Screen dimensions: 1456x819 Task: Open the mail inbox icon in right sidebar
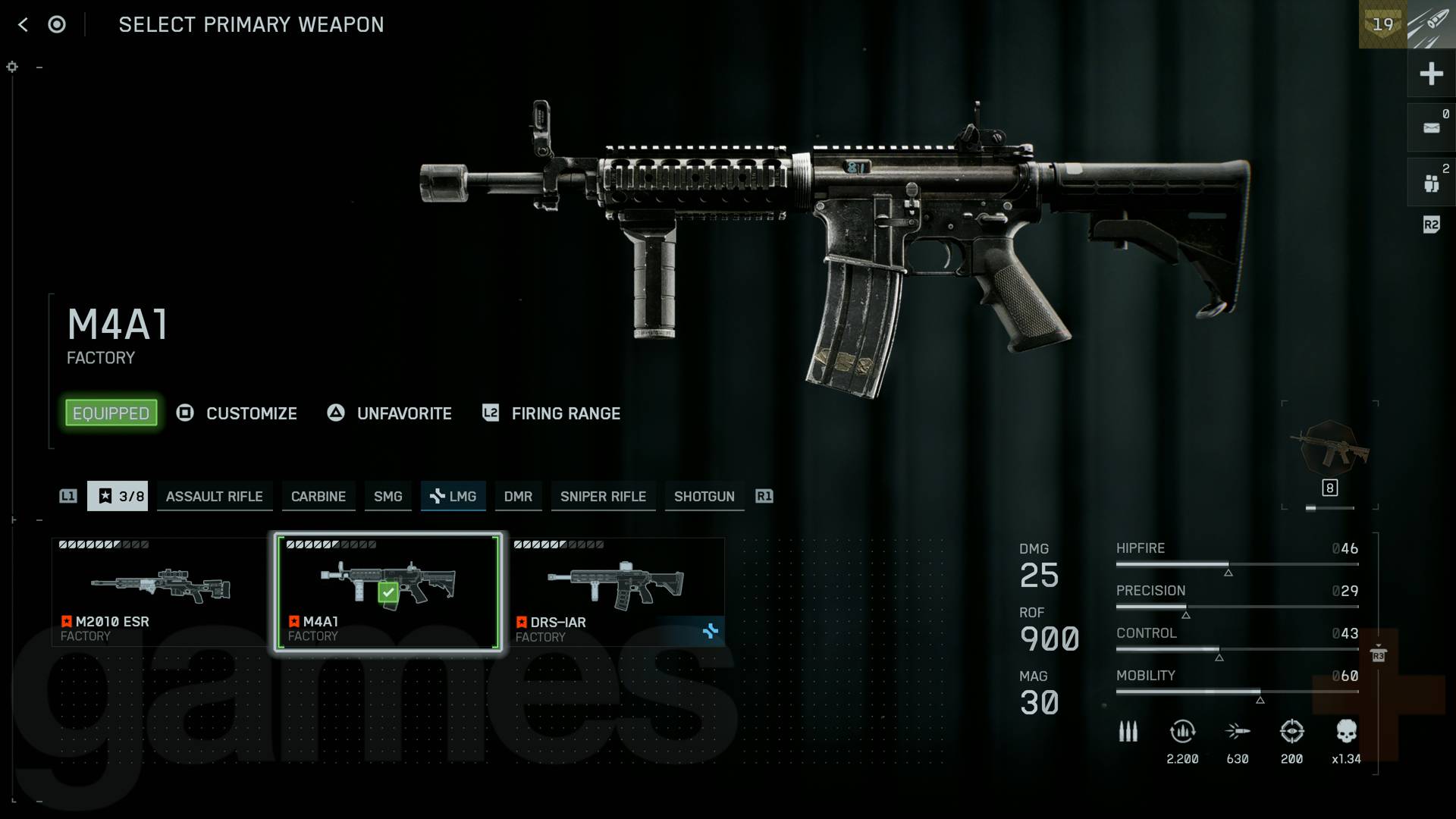[1432, 127]
